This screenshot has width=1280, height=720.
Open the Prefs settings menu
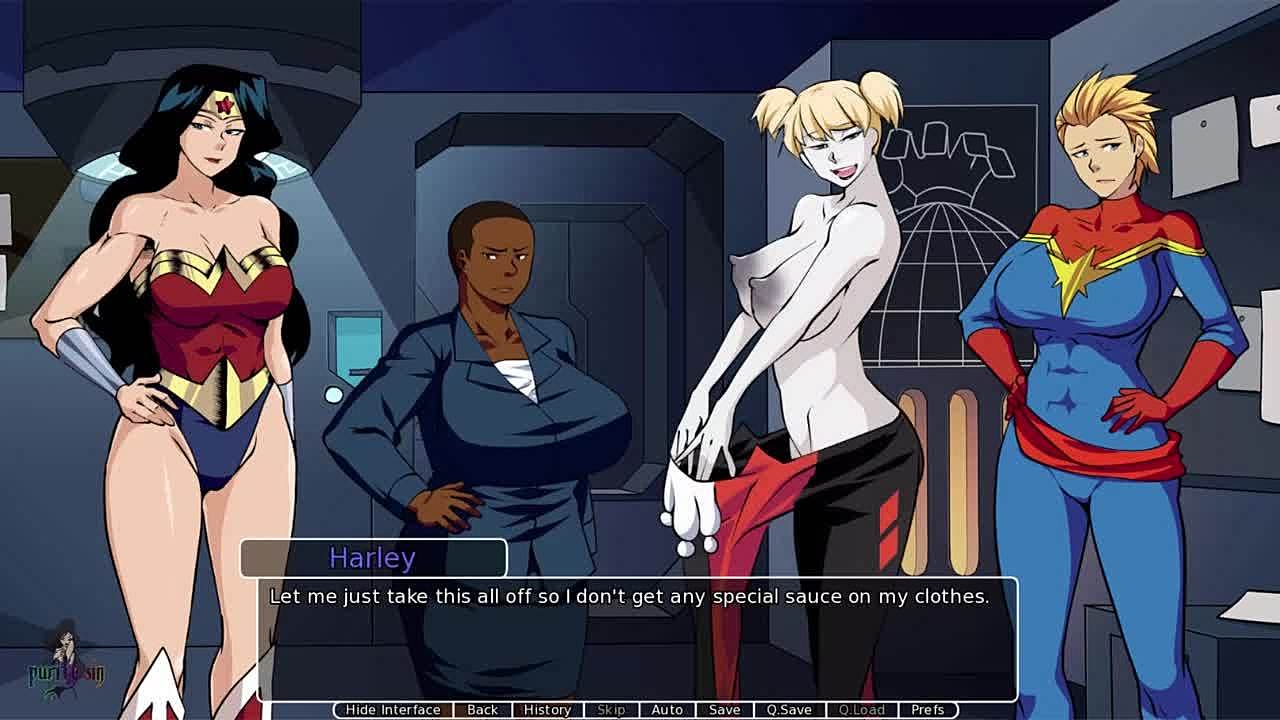pyautogui.click(x=927, y=710)
